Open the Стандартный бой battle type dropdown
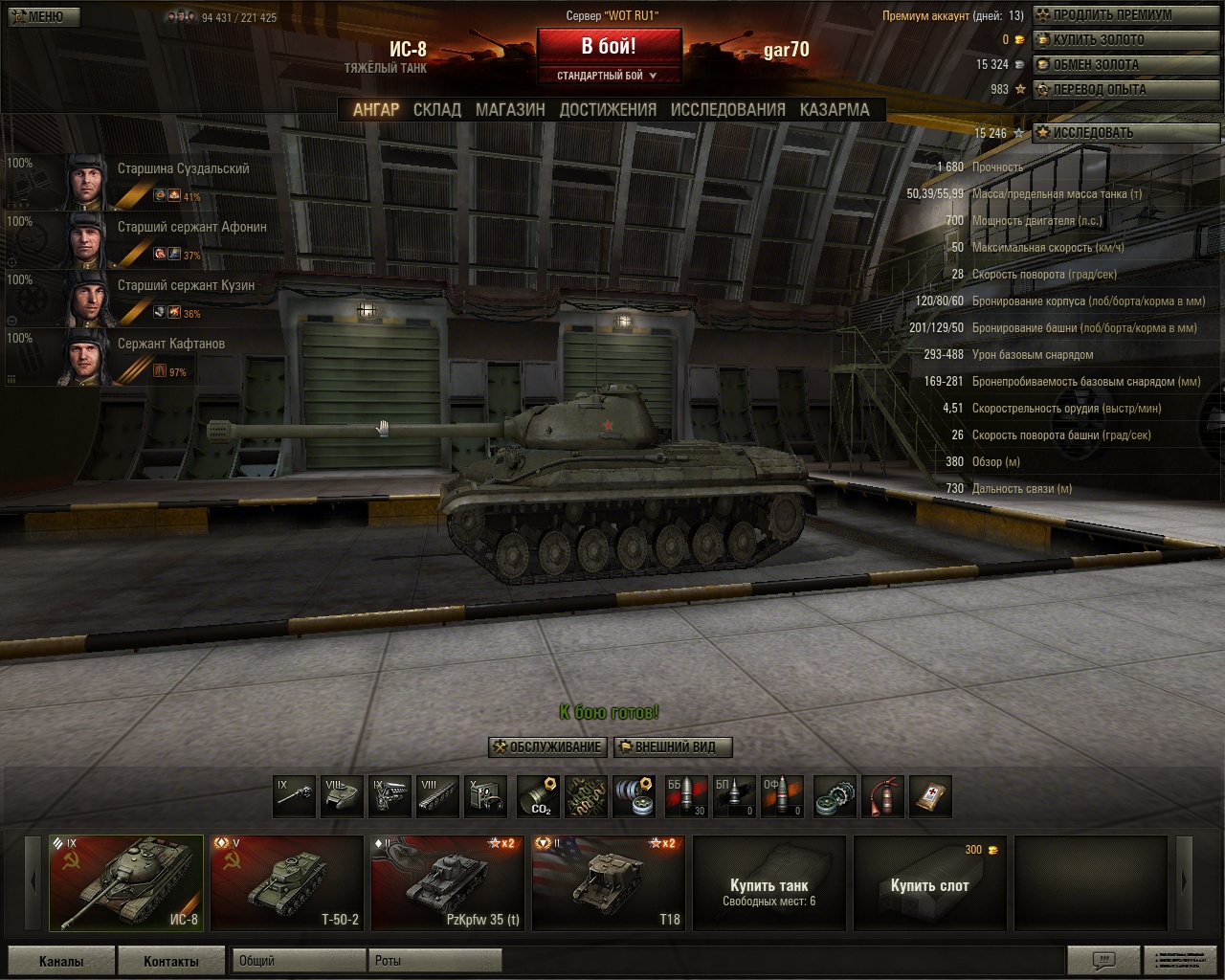The height and width of the screenshot is (980, 1225). coord(609,76)
